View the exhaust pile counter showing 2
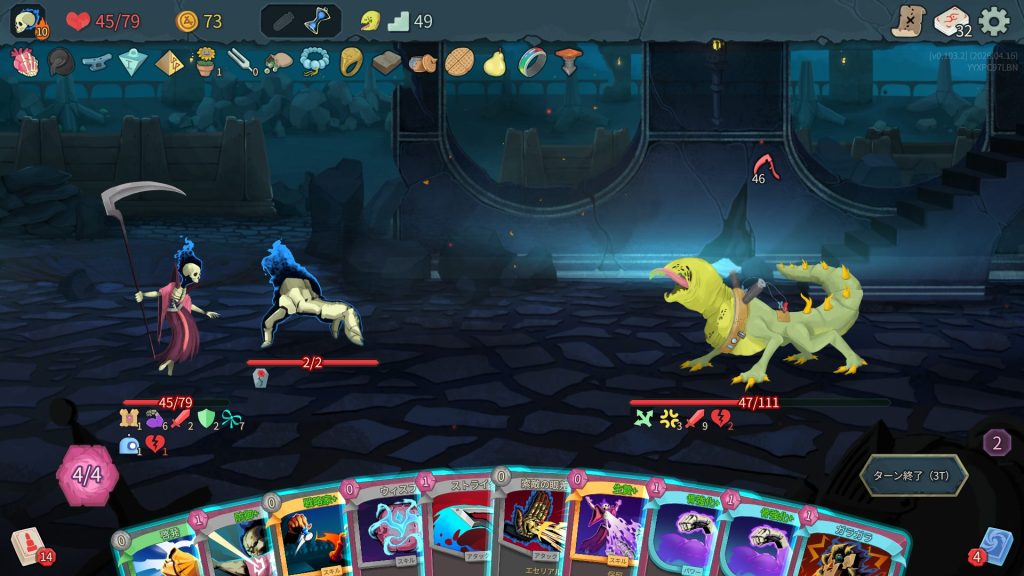This screenshot has width=1024, height=576. click(x=996, y=442)
